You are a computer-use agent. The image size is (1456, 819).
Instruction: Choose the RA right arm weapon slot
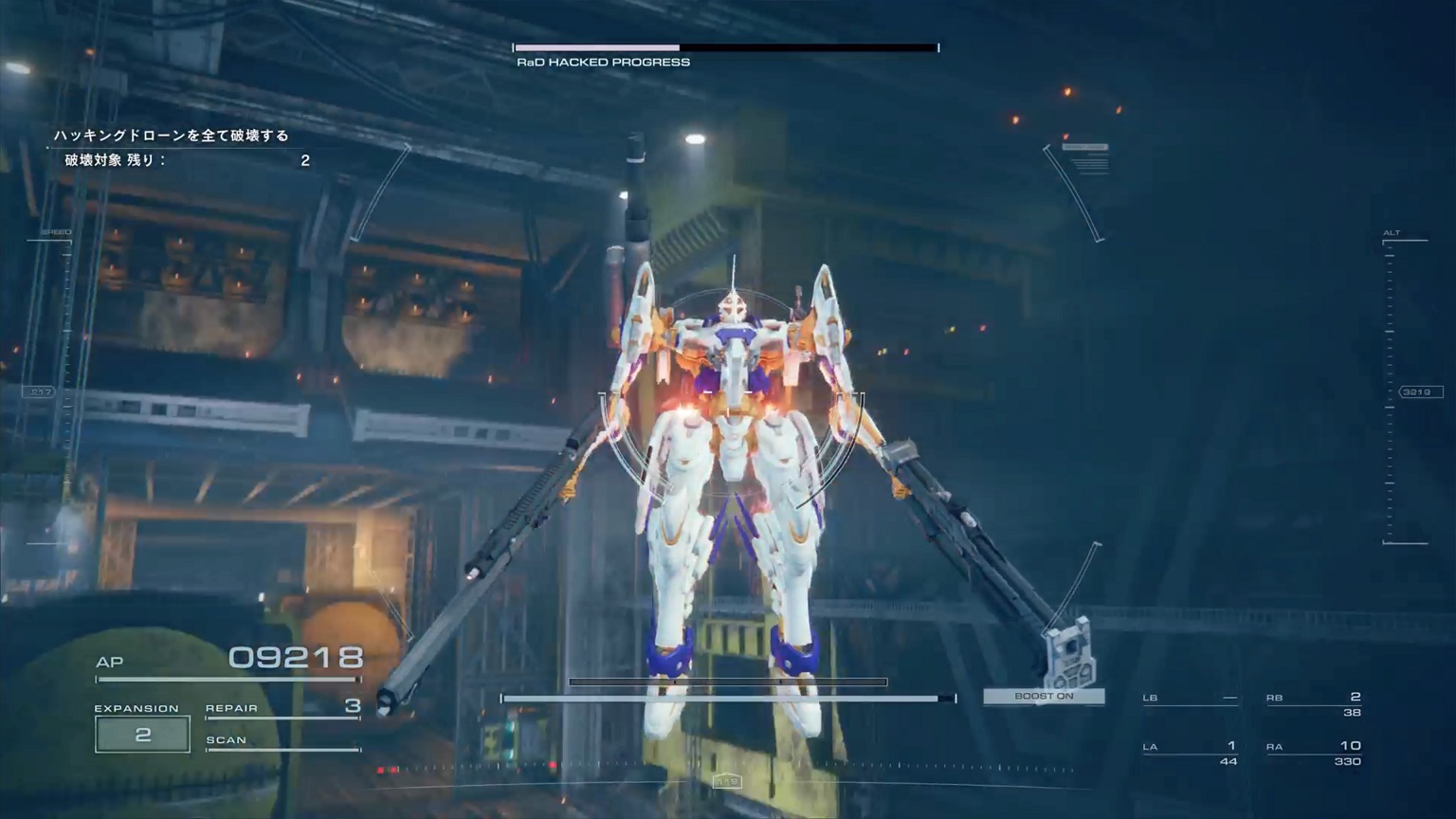click(x=1314, y=752)
